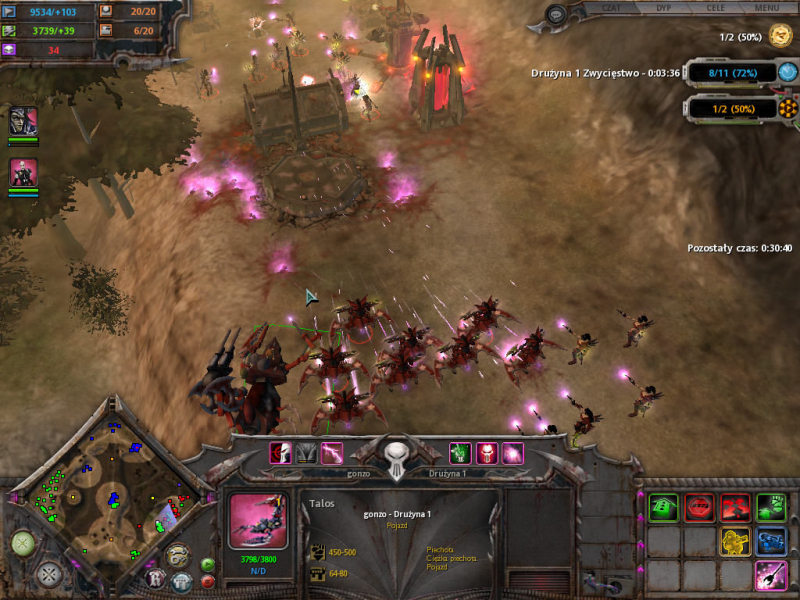800x600 pixels.
Task: Show the CELE objectives tab
Action: [715, 8]
